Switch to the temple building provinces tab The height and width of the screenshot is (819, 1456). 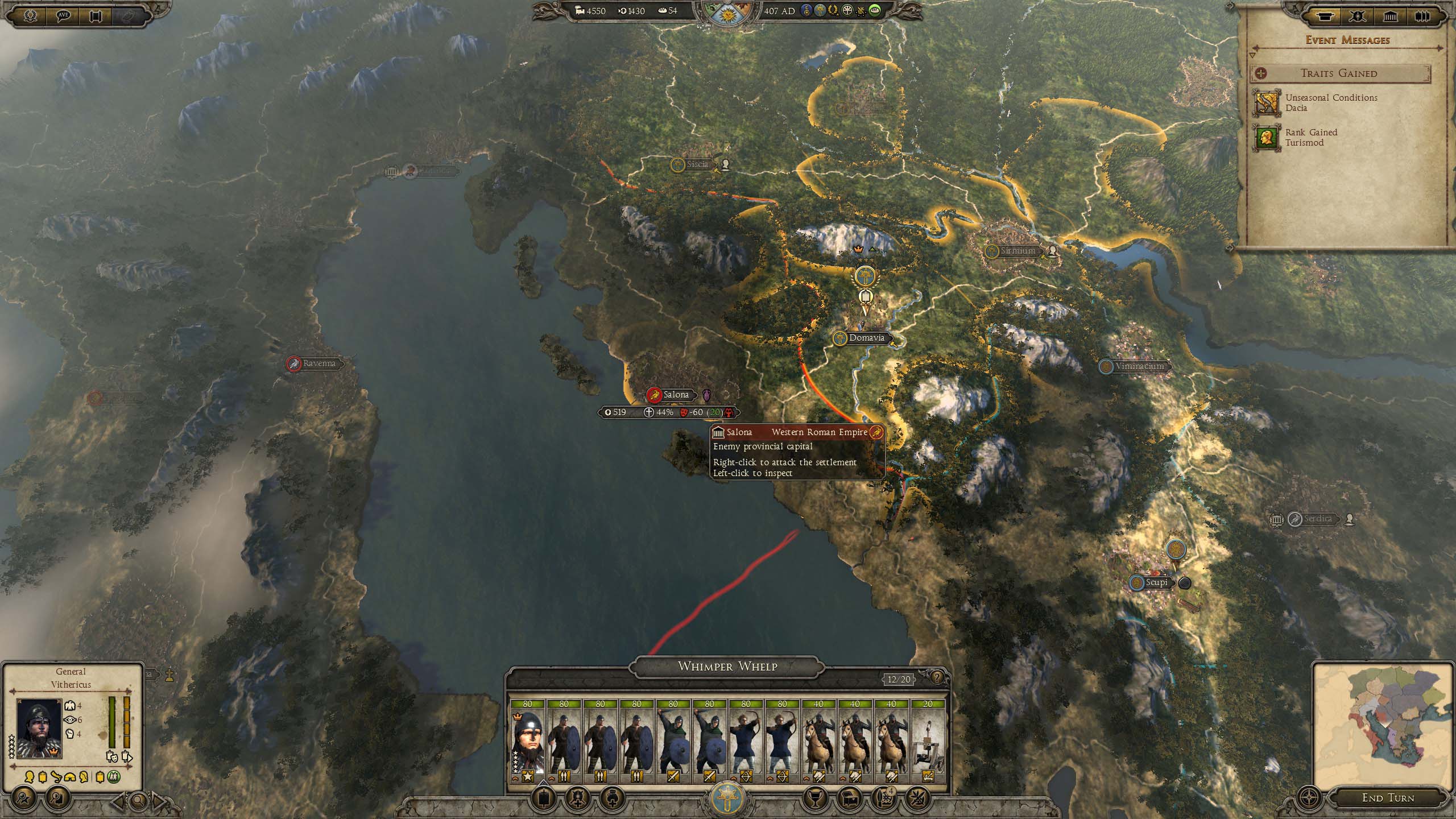[1390, 16]
